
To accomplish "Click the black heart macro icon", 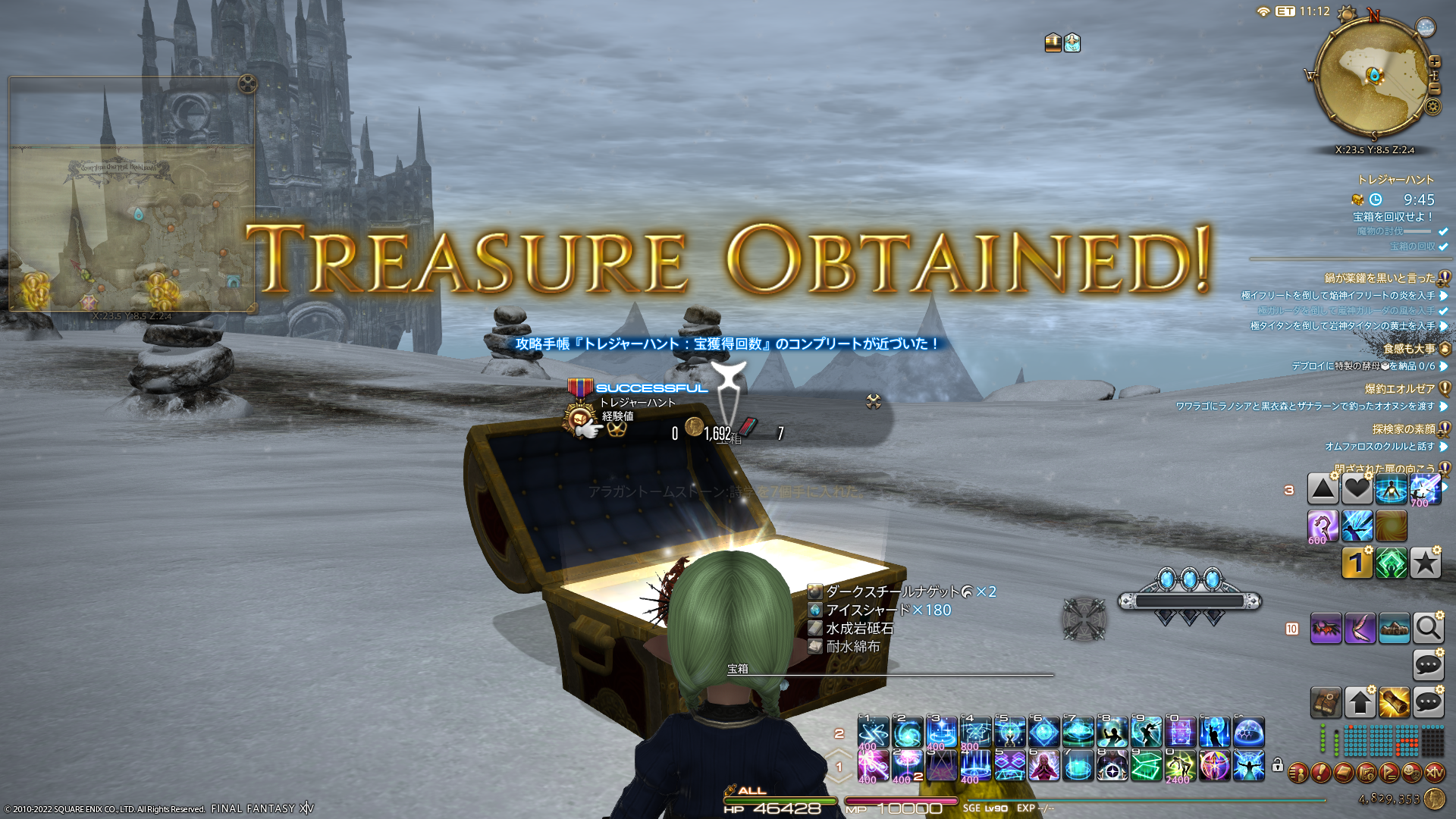I will [1357, 489].
